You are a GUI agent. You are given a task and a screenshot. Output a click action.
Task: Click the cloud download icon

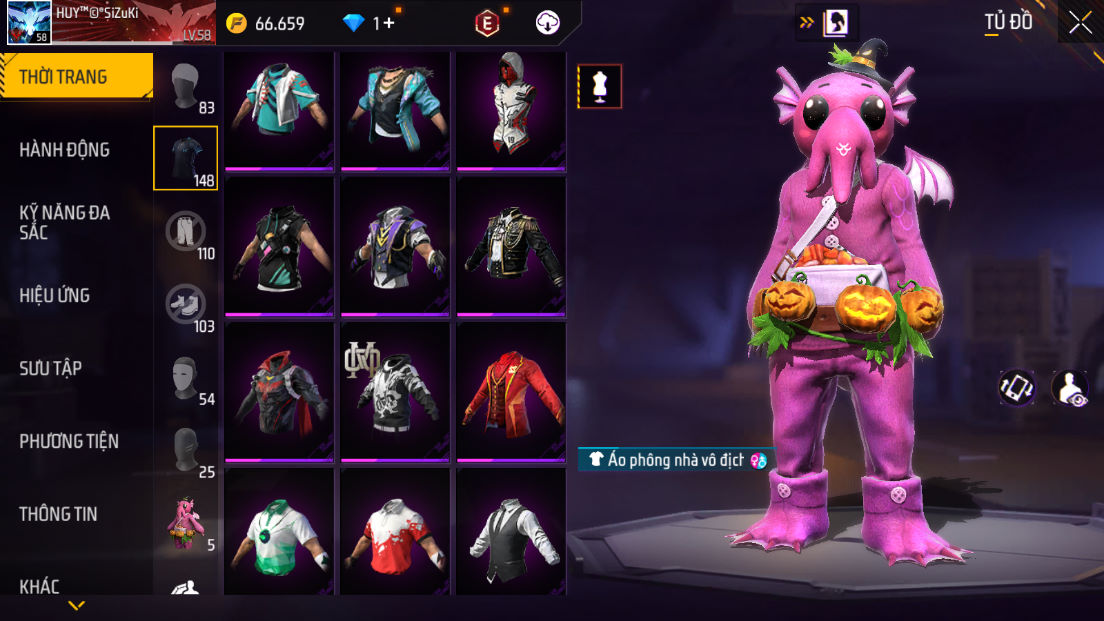point(548,23)
